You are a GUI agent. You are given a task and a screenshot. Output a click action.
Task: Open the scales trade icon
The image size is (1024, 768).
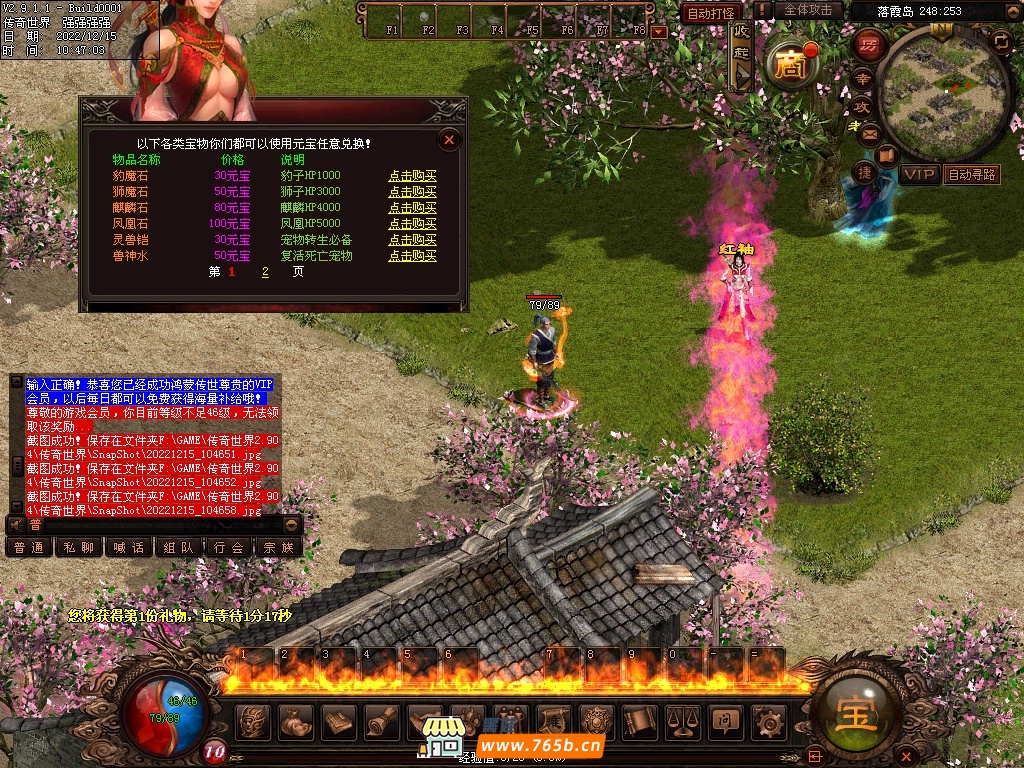click(682, 720)
